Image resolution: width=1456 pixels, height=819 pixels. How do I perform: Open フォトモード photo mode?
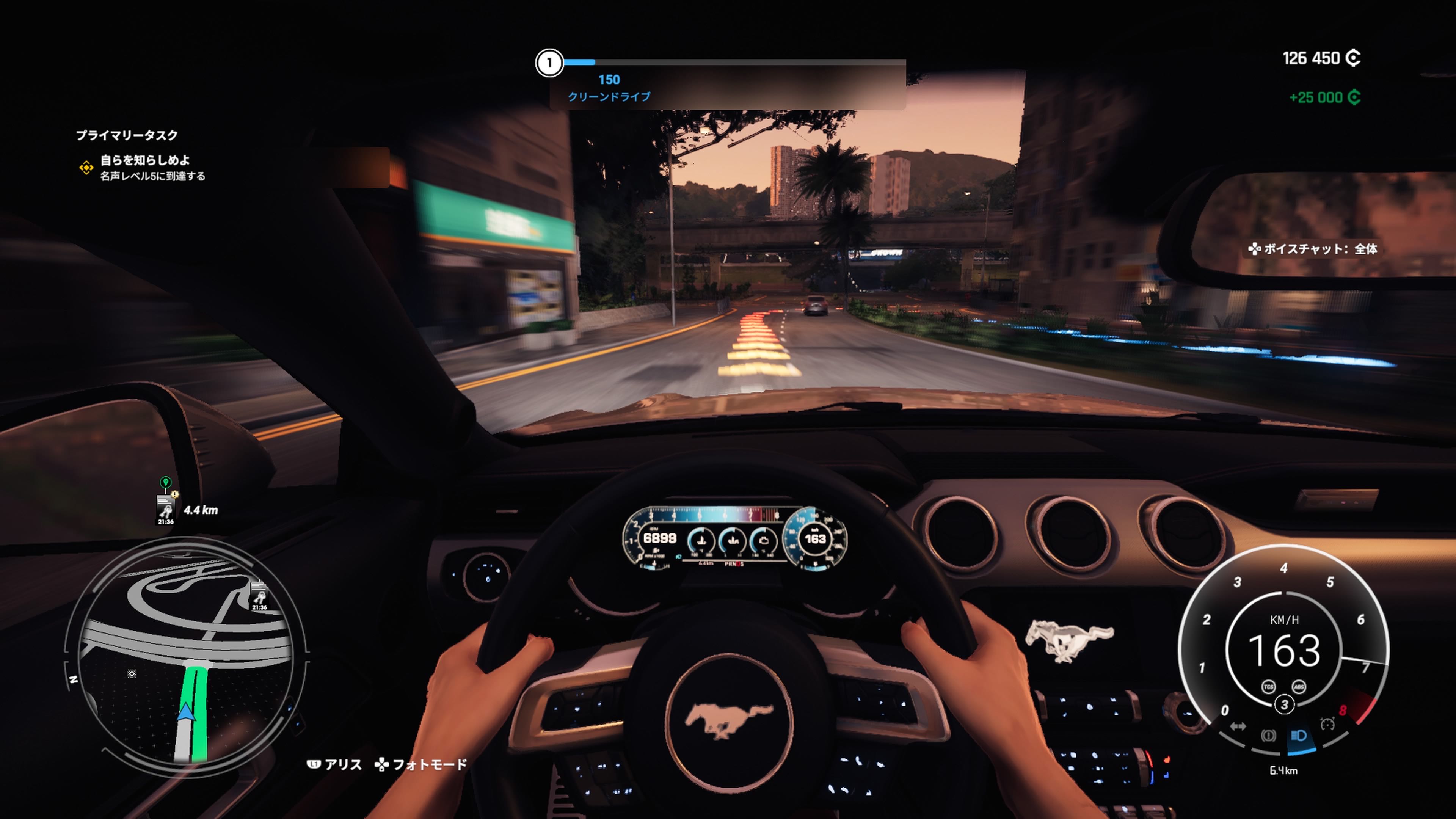421,765
